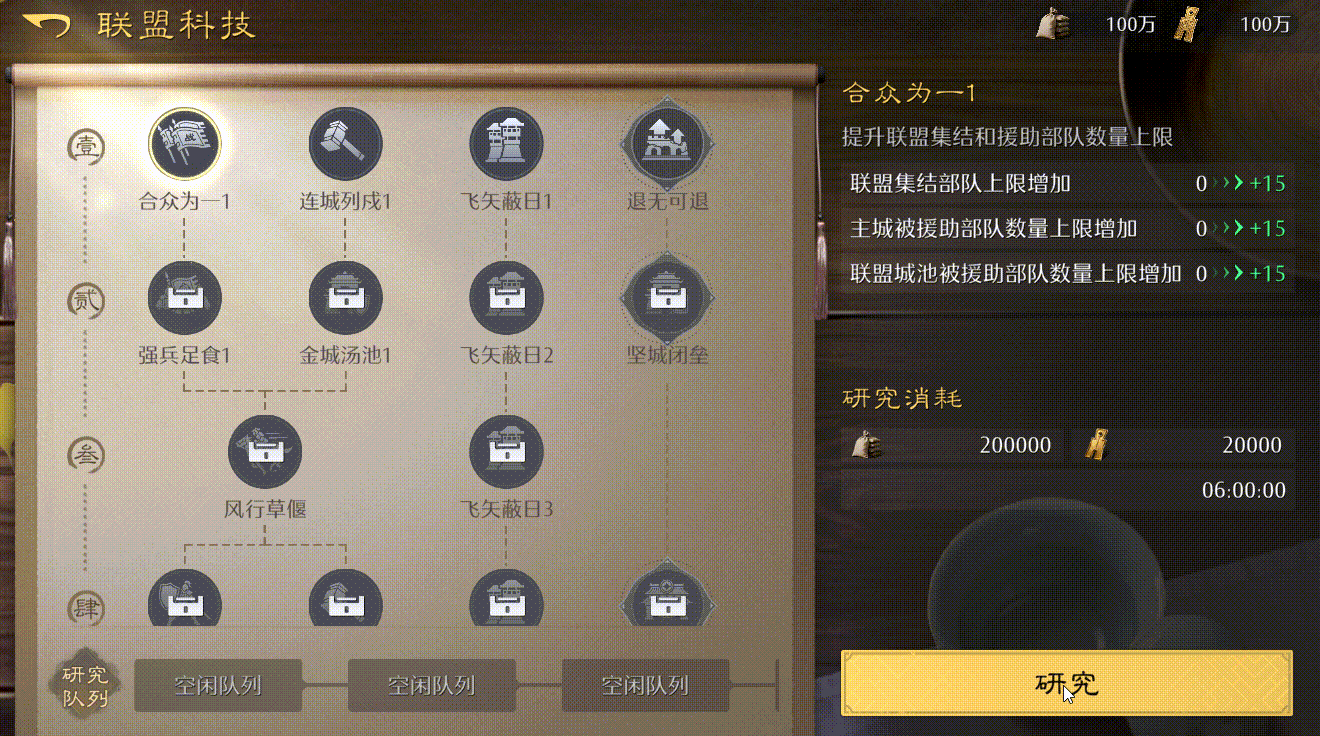Click the money bag resource icon

click(1053, 22)
